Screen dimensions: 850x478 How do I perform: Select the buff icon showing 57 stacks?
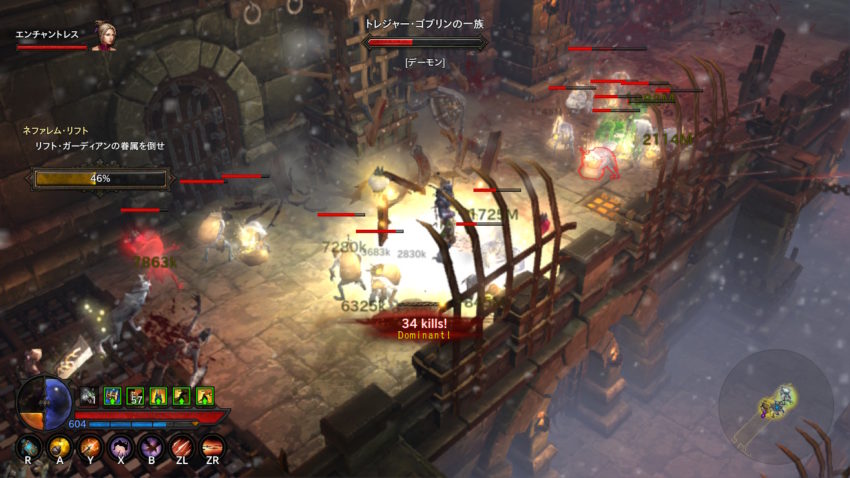pos(135,397)
